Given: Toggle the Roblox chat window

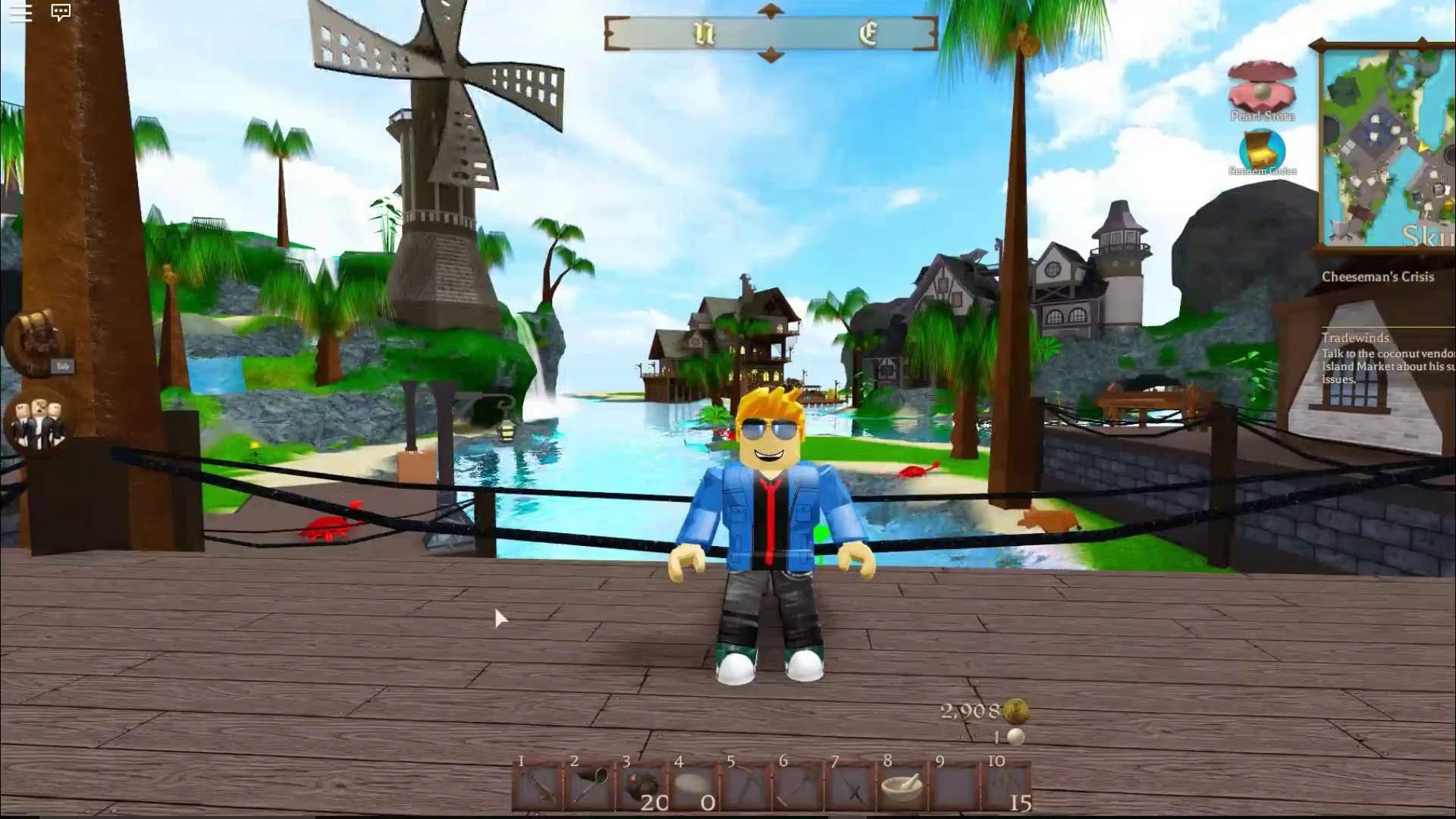Looking at the screenshot, I should [61, 13].
